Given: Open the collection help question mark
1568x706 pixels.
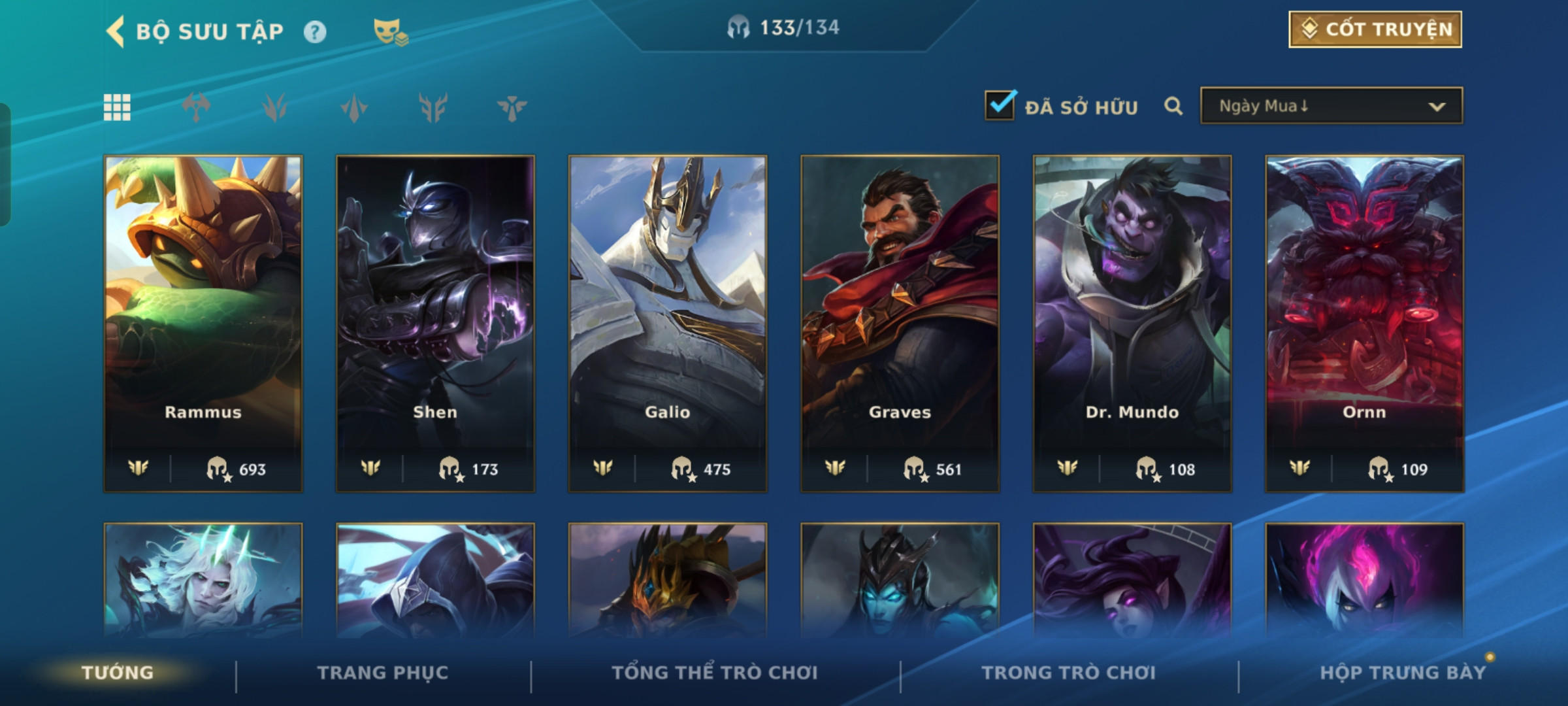Looking at the screenshot, I should (x=315, y=32).
